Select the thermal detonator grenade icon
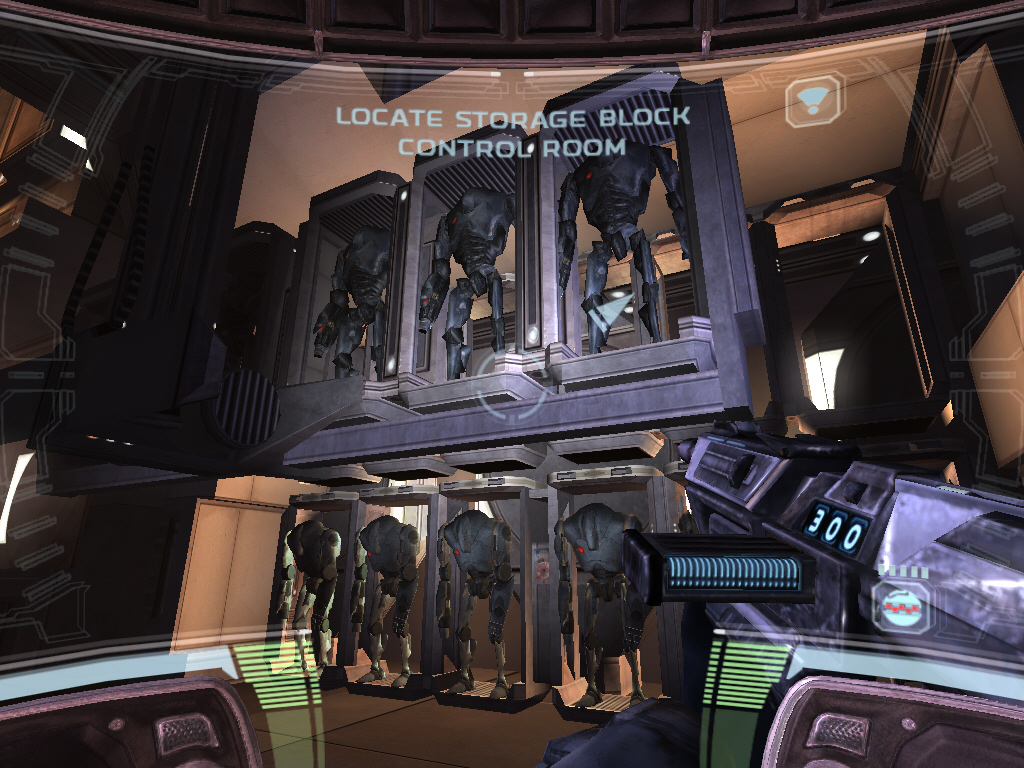Screen dimensions: 1024x768 tap(900, 605)
